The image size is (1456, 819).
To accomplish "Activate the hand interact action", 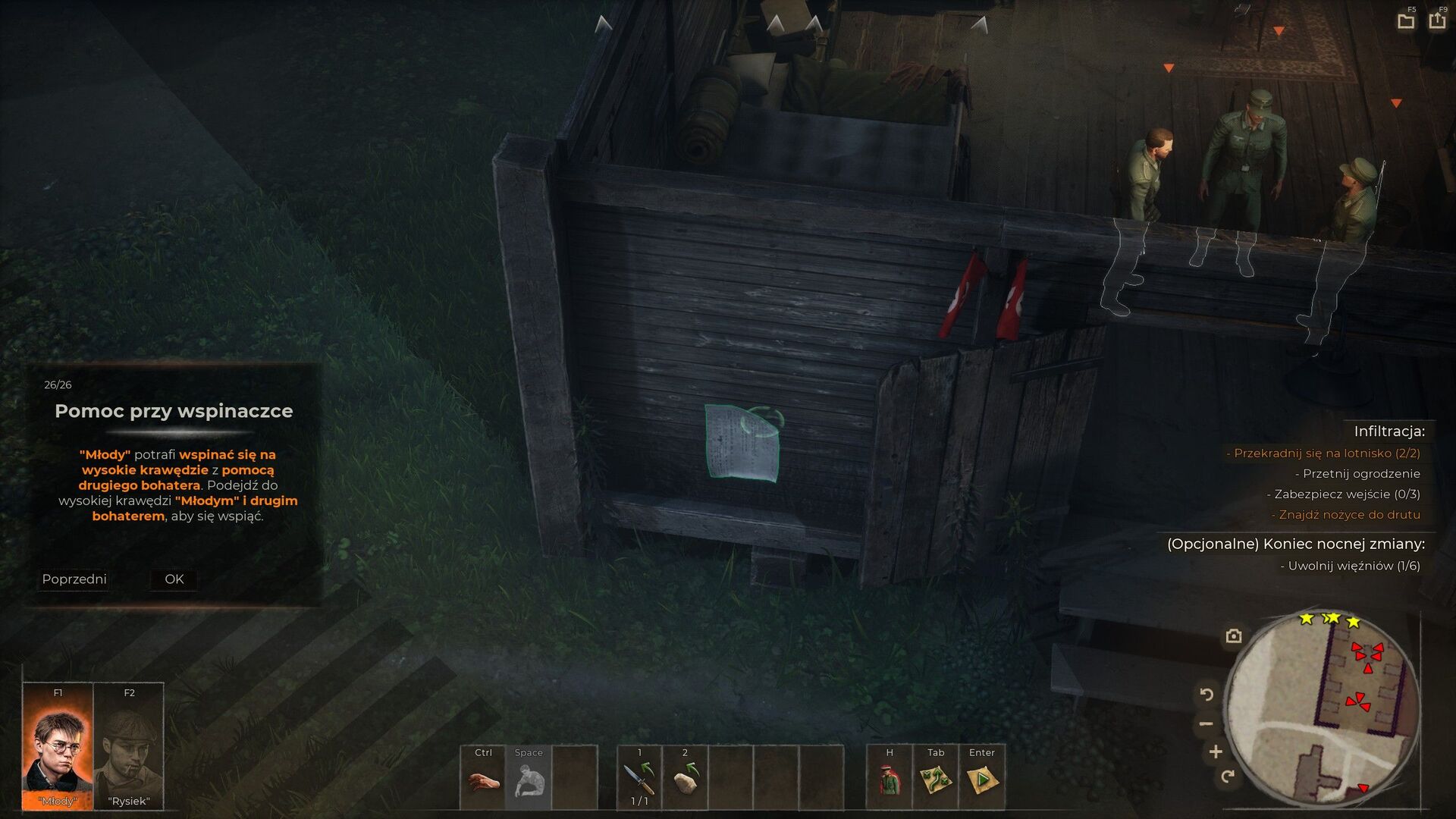I will pyautogui.click(x=483, y=780).
